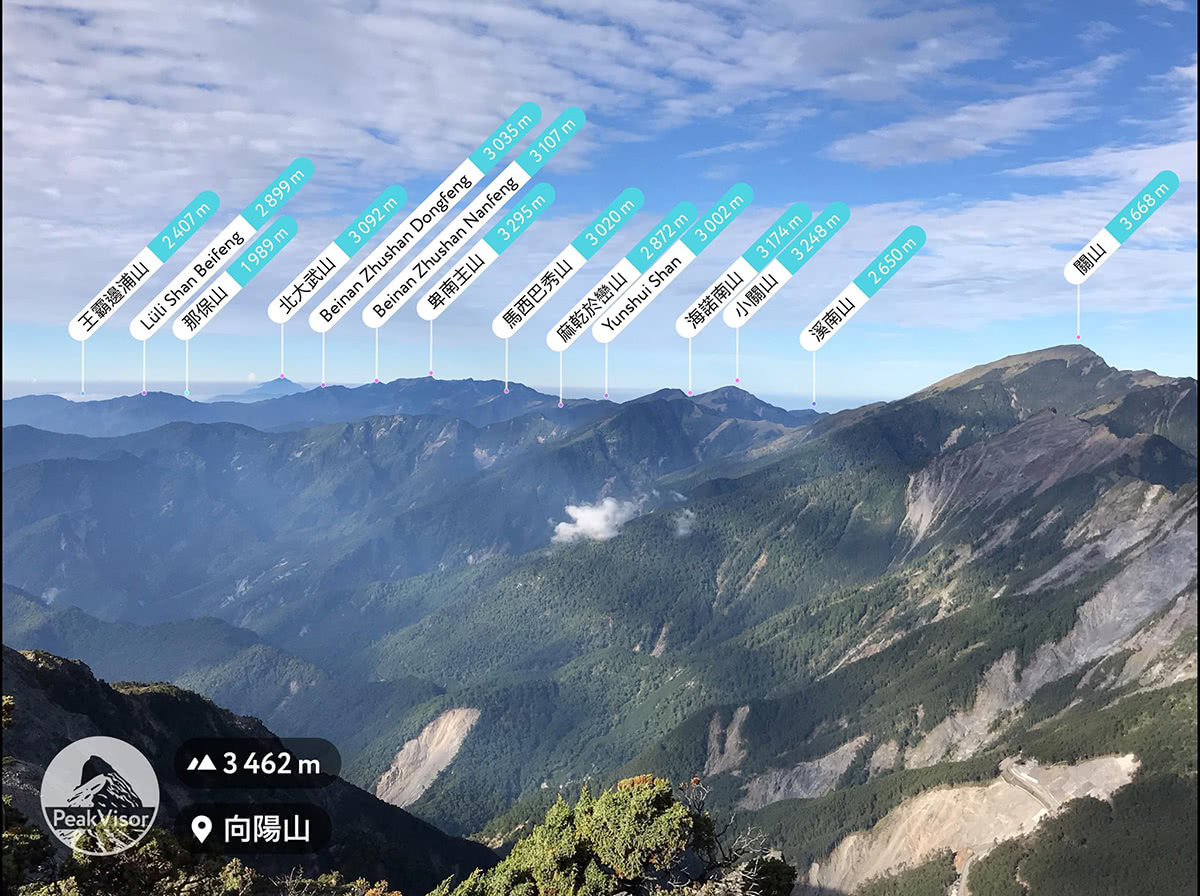Image resolution: width=1200 pixels, height=896 pixels.
Task: Click the PeakVisor logo badge
Action: (99, 796)
